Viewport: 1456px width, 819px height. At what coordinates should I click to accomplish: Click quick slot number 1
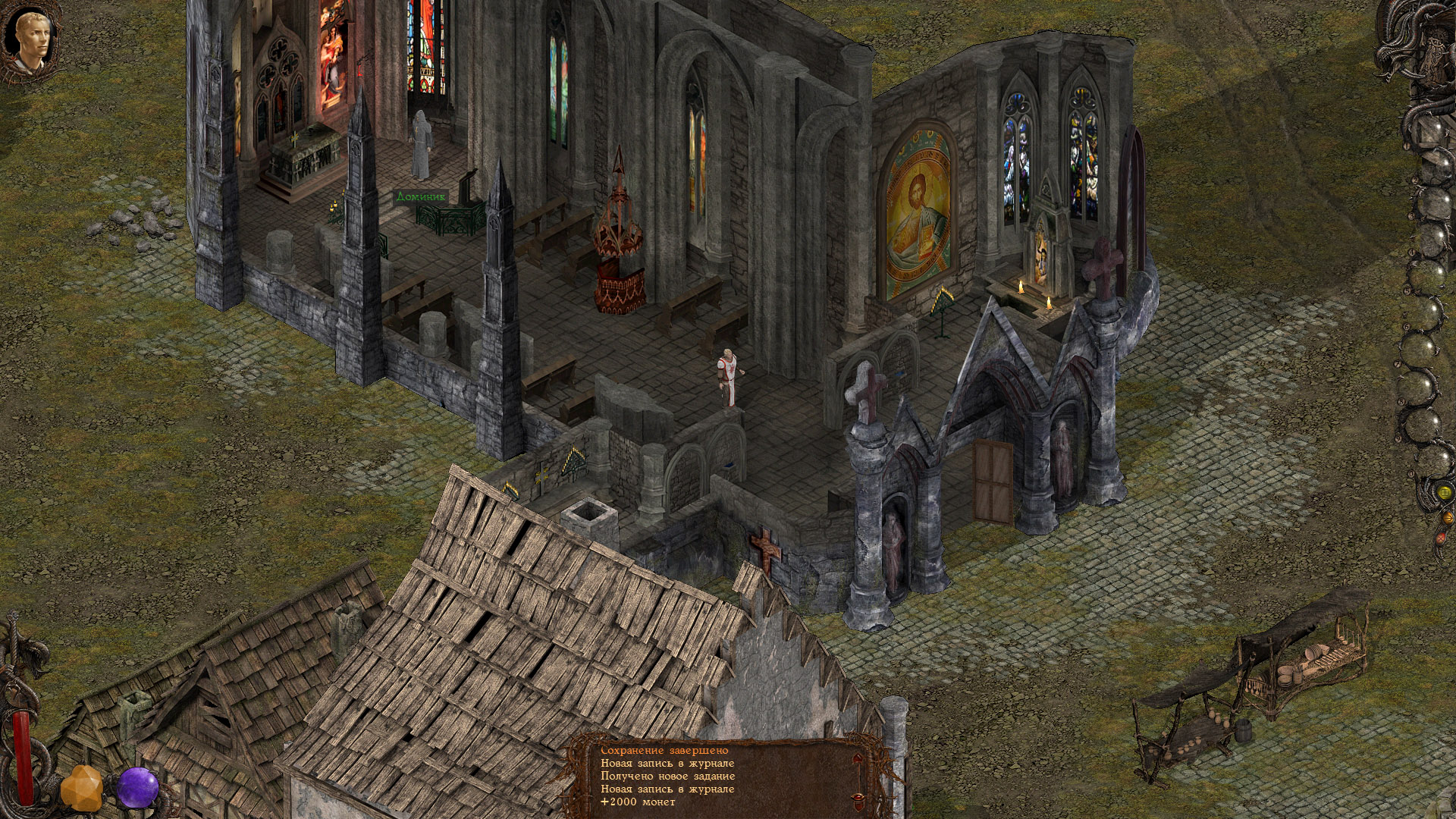coord(1432,130)
